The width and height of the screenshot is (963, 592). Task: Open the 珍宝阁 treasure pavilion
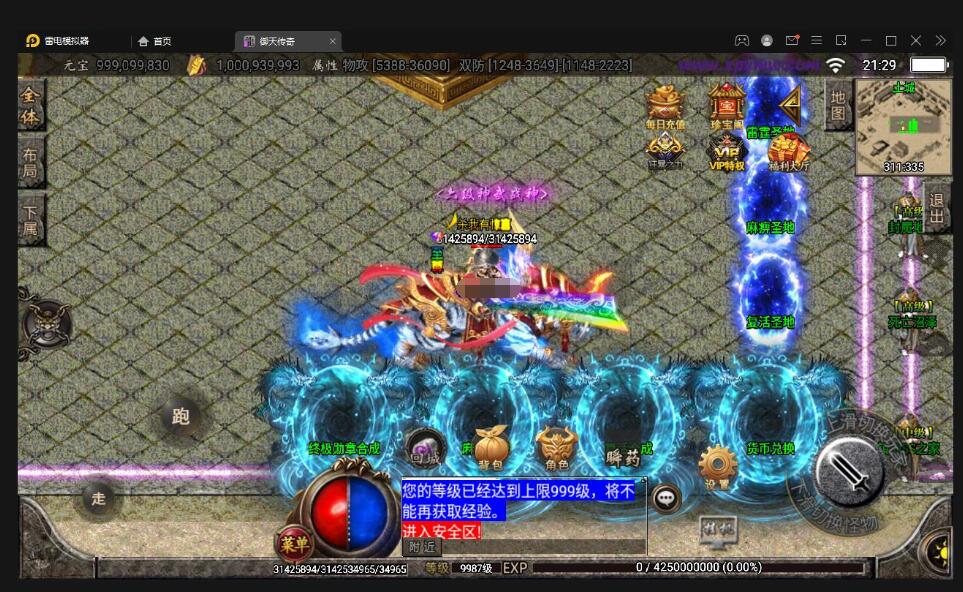point(727,104)
